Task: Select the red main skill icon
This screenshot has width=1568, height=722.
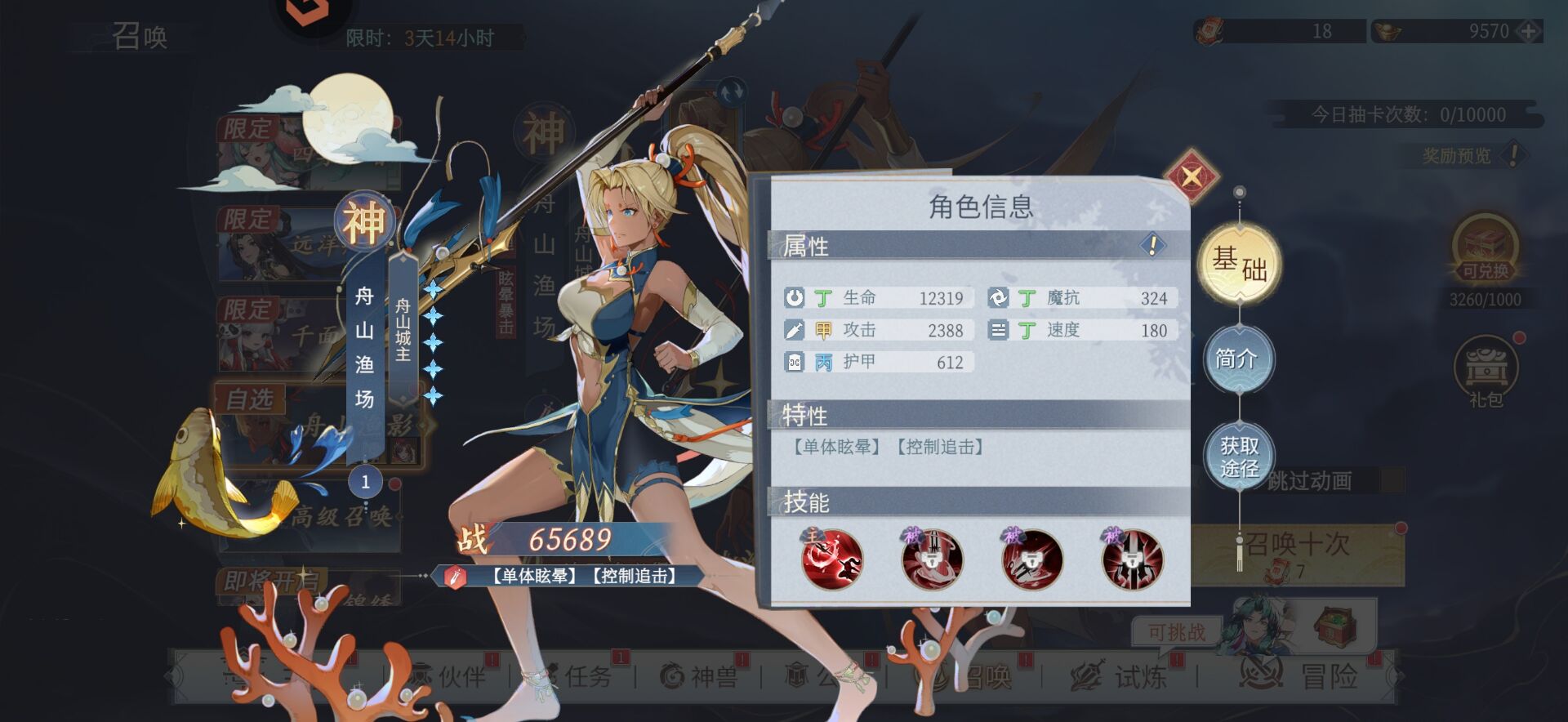Action: [831, 559]
